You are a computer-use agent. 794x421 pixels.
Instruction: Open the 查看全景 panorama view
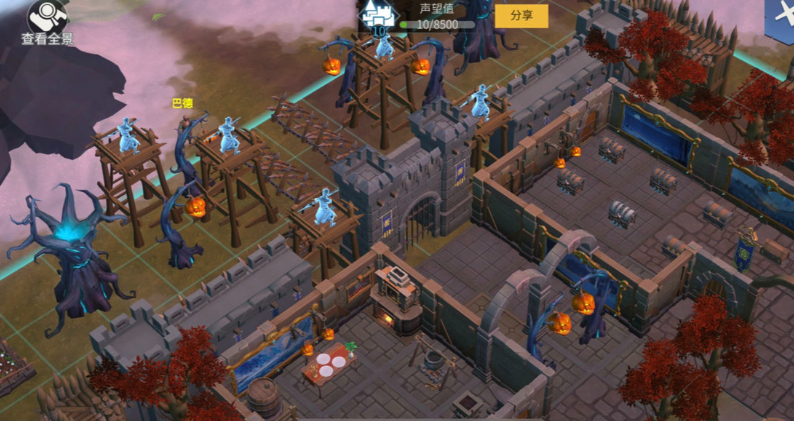click(x=47, y=22)
